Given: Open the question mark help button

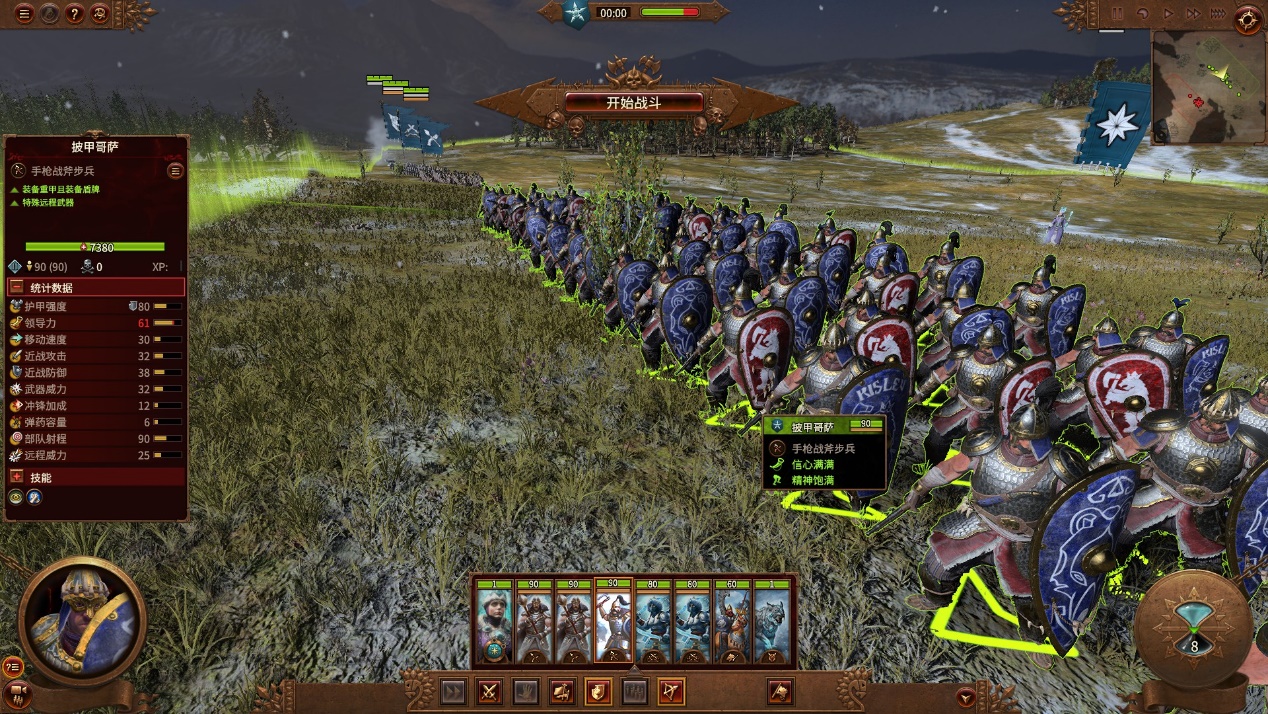Looking at the screenshot, I should point(74,14).
